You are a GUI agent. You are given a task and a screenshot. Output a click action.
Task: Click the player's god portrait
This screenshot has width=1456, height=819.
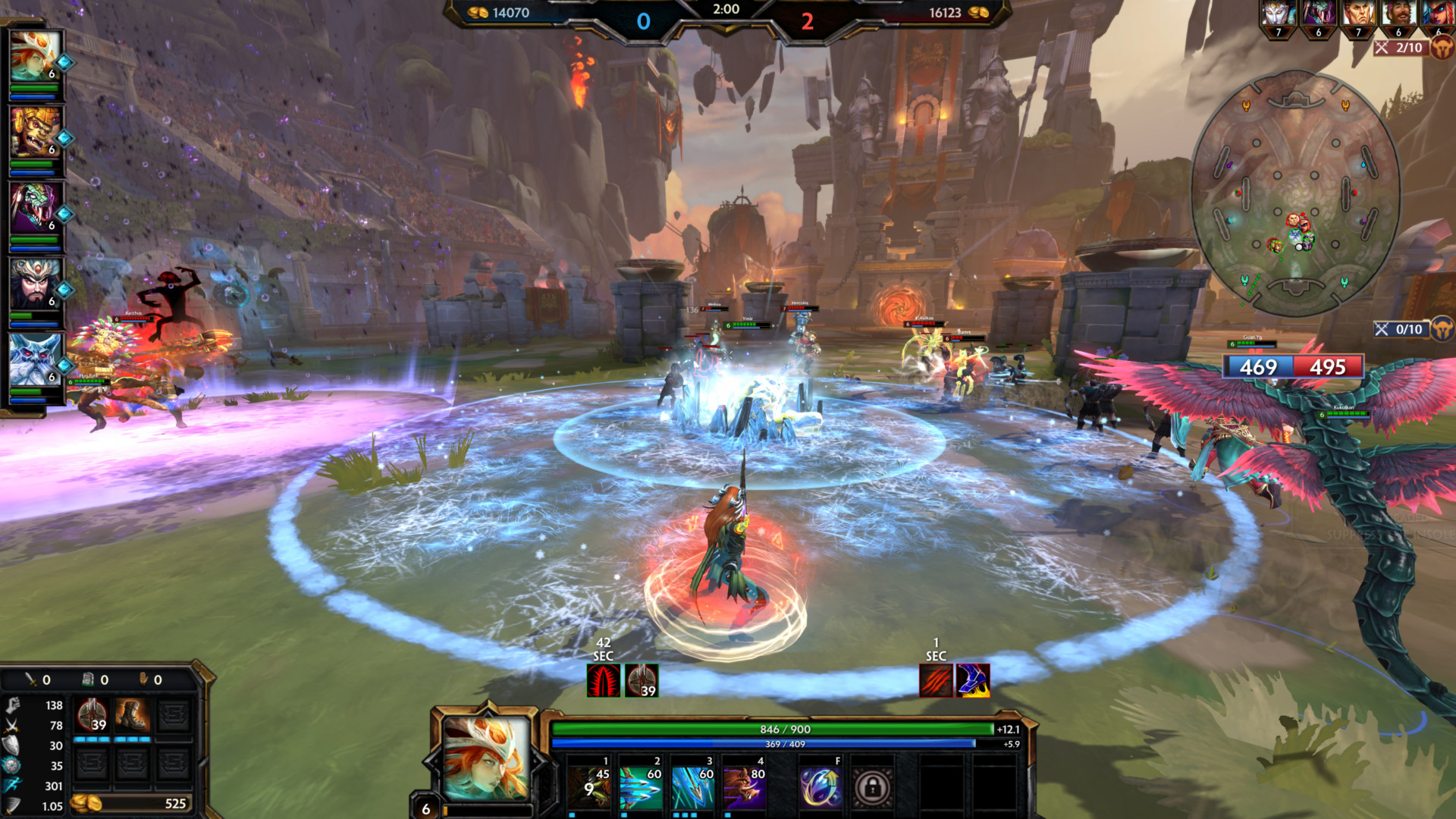click(x=486, y=758)
